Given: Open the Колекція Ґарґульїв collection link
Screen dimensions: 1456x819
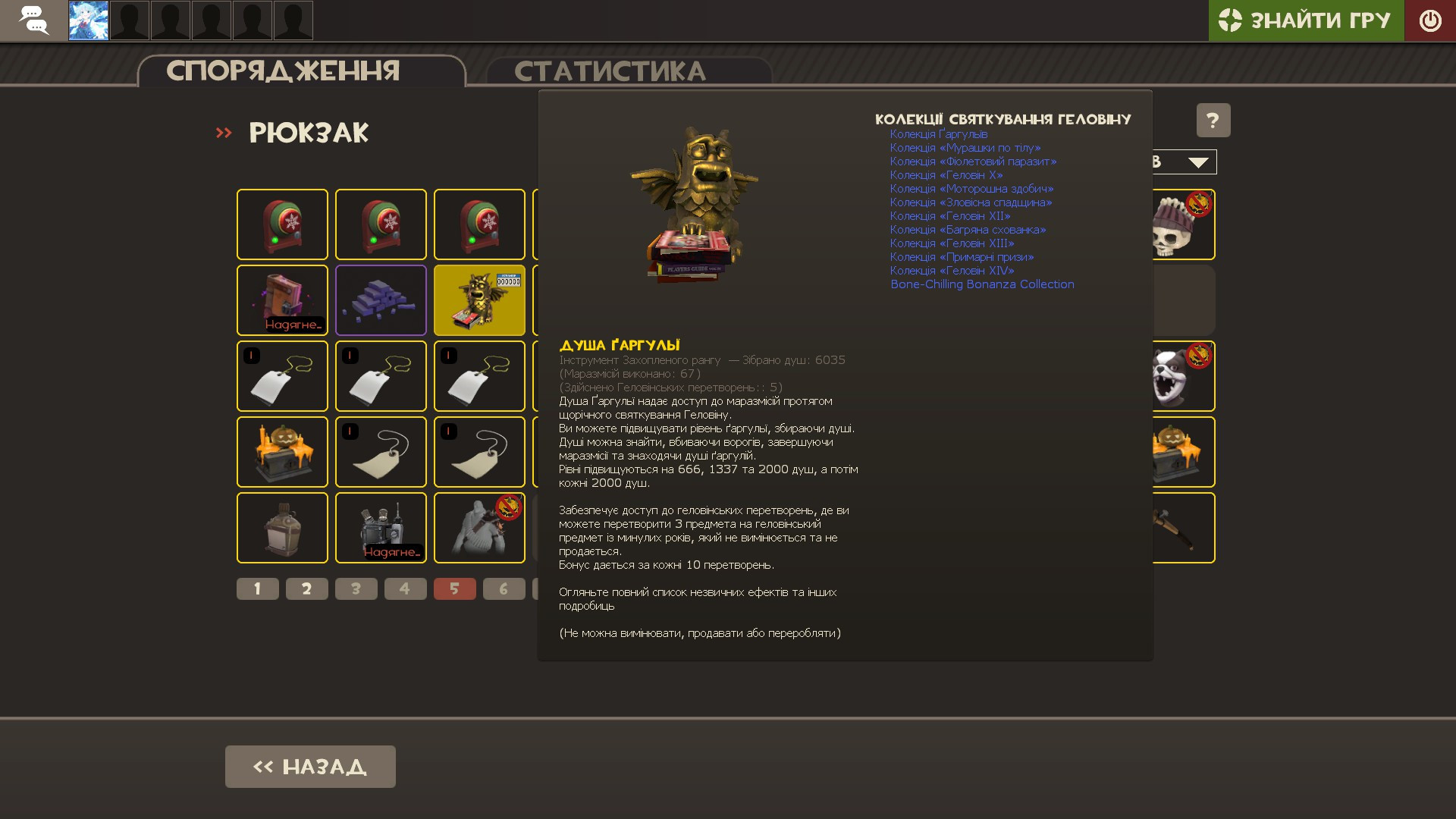Looking at the screenshot, I should click(x=940, y=133).
